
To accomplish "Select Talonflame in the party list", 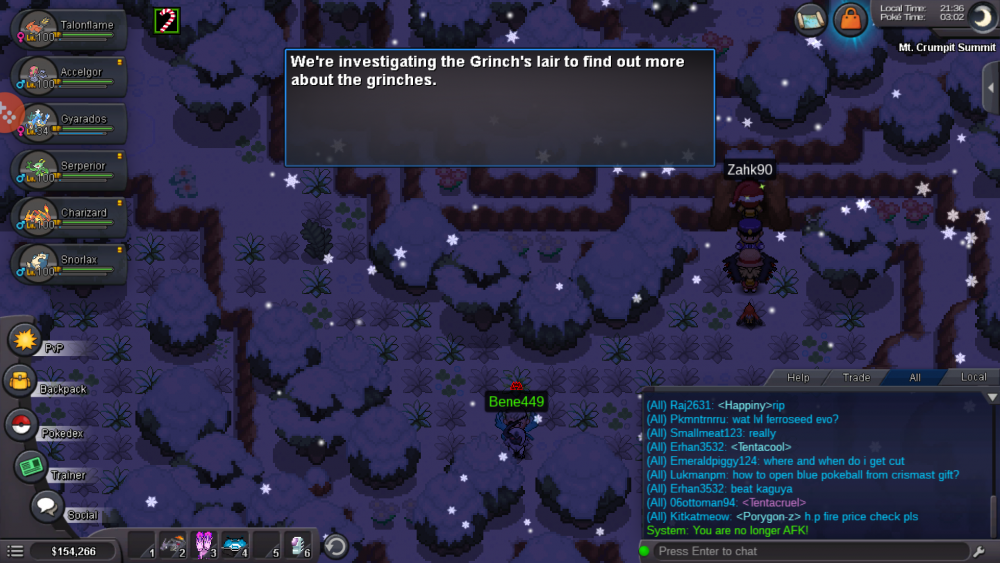I will coord(68,29).
